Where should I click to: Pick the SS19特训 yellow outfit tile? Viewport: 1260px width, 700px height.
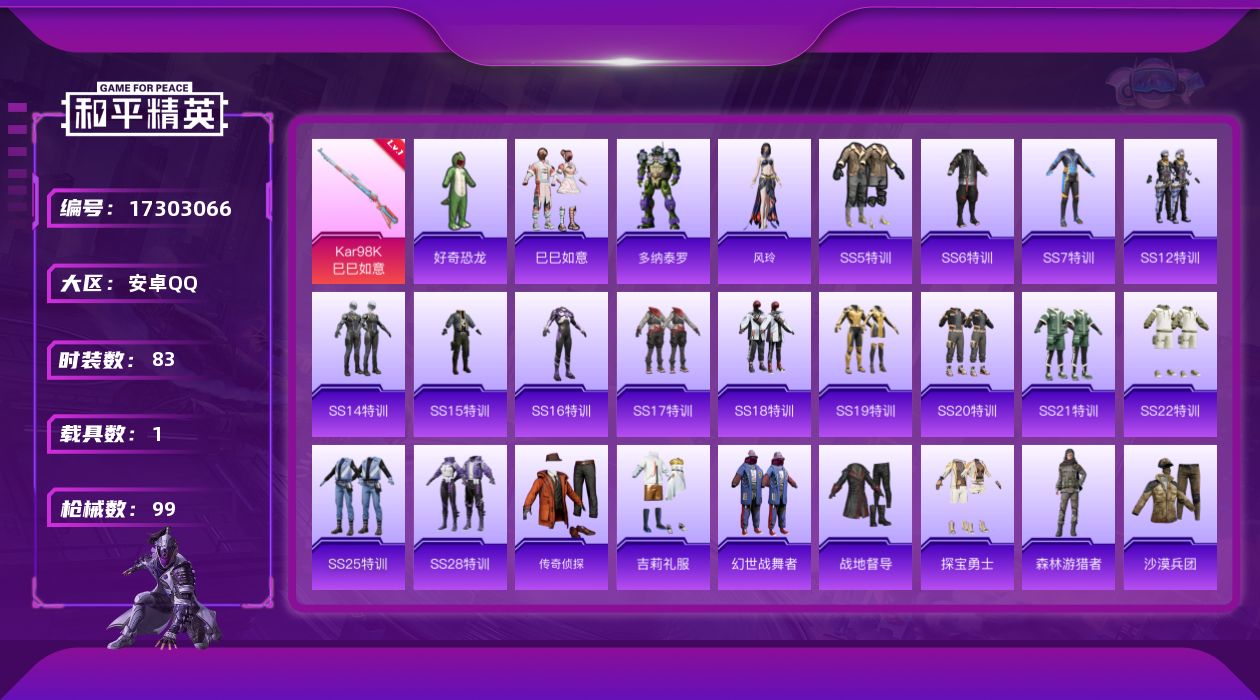[865, 364]
